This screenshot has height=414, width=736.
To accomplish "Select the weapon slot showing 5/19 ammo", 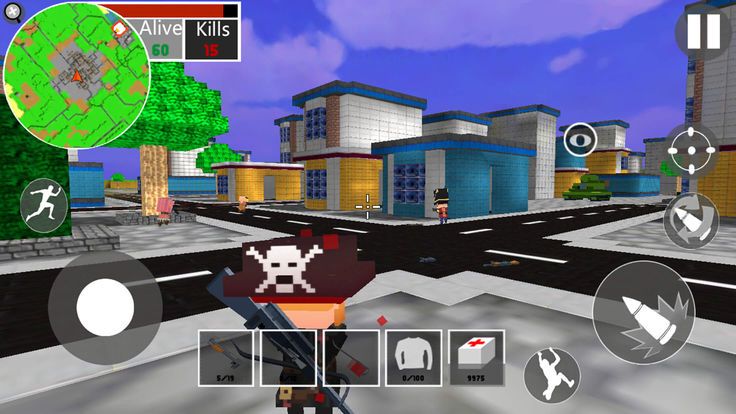I will 226,357.
